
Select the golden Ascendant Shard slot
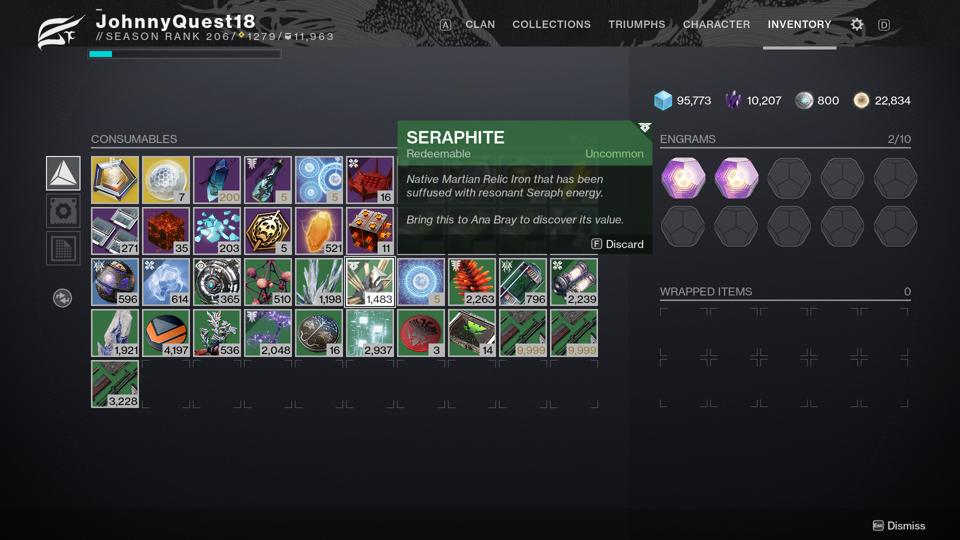[x=115, y=180]
